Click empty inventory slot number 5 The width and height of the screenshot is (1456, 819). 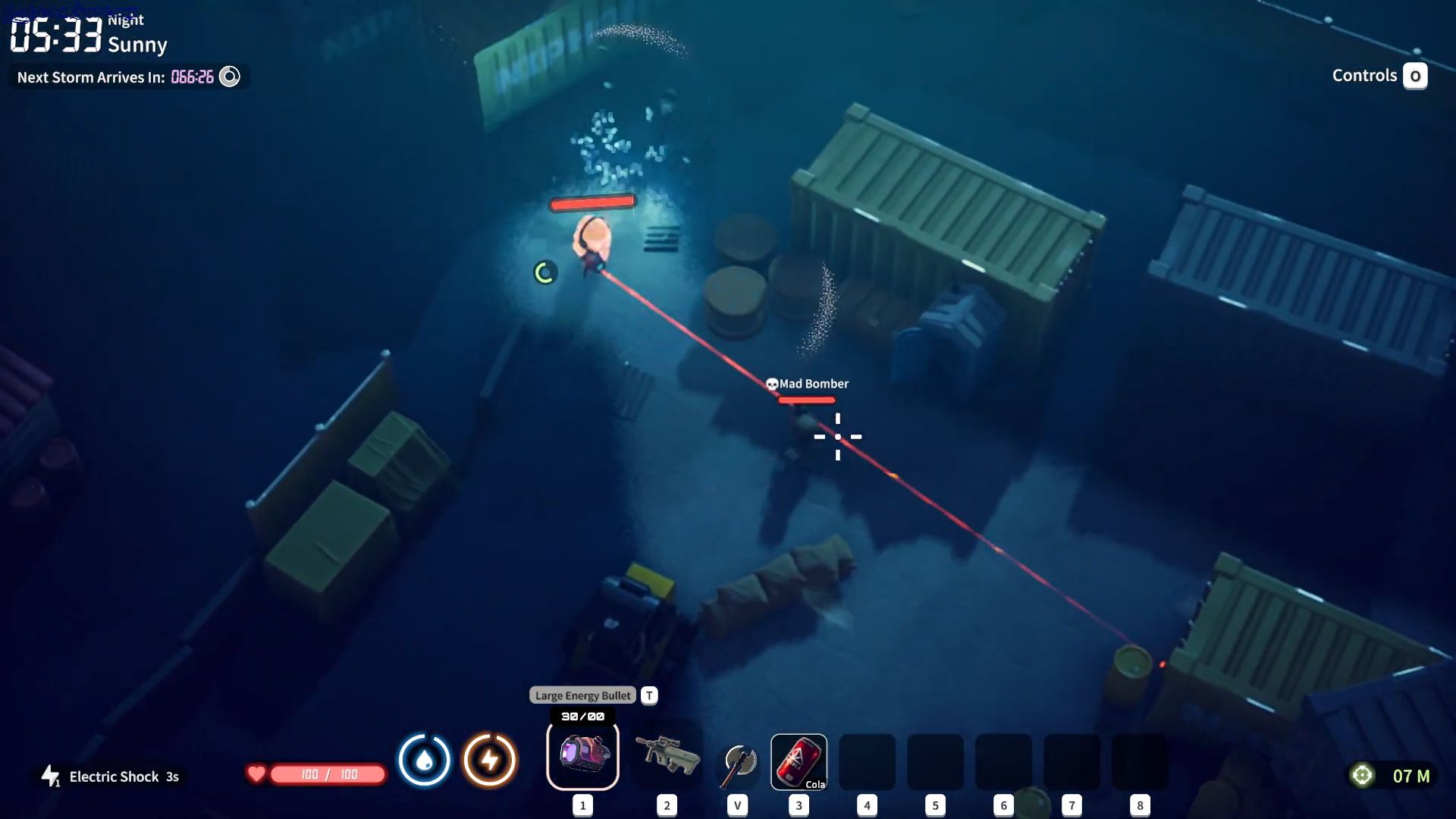[935, 761]
